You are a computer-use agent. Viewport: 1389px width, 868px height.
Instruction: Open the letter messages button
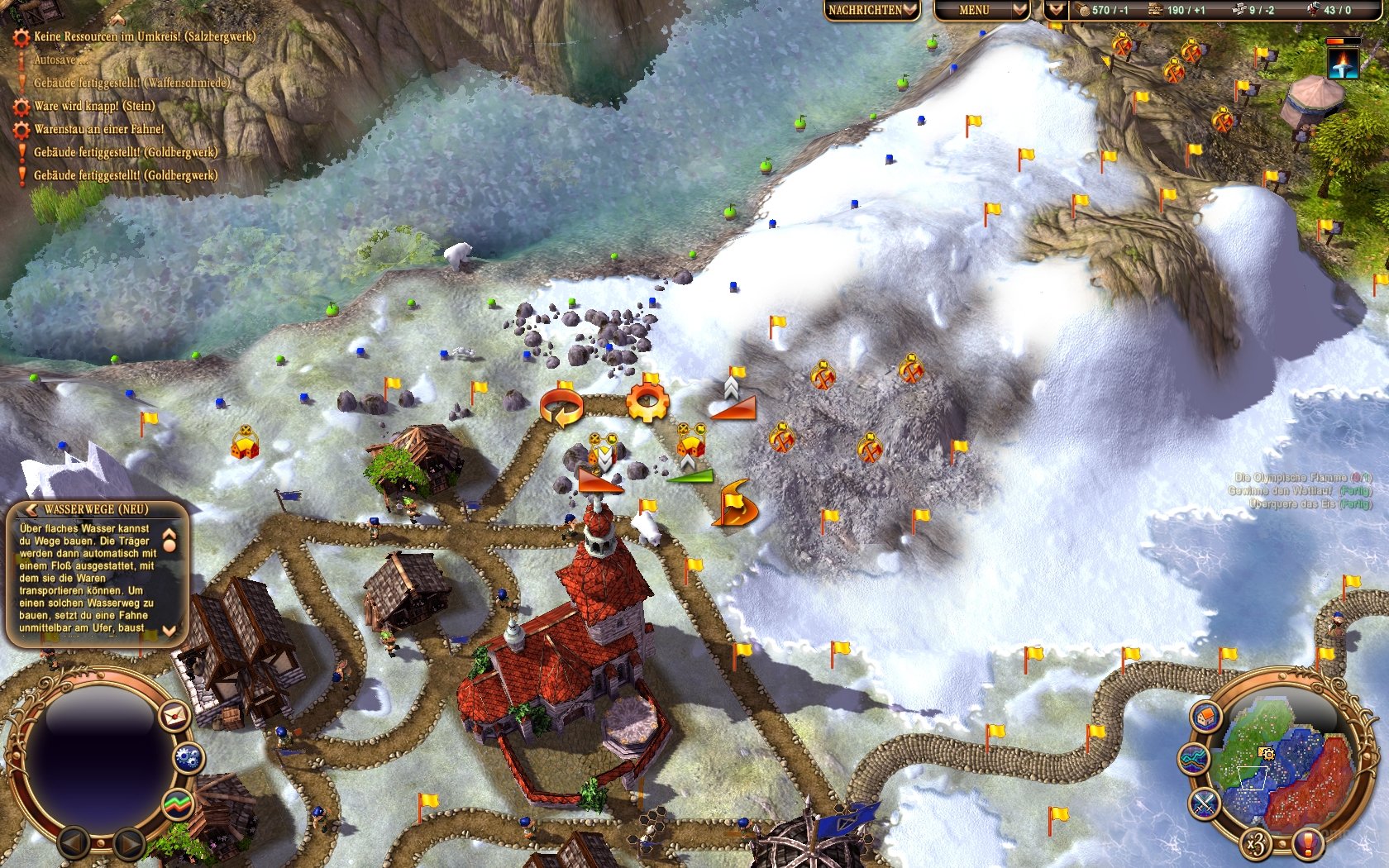174,716
